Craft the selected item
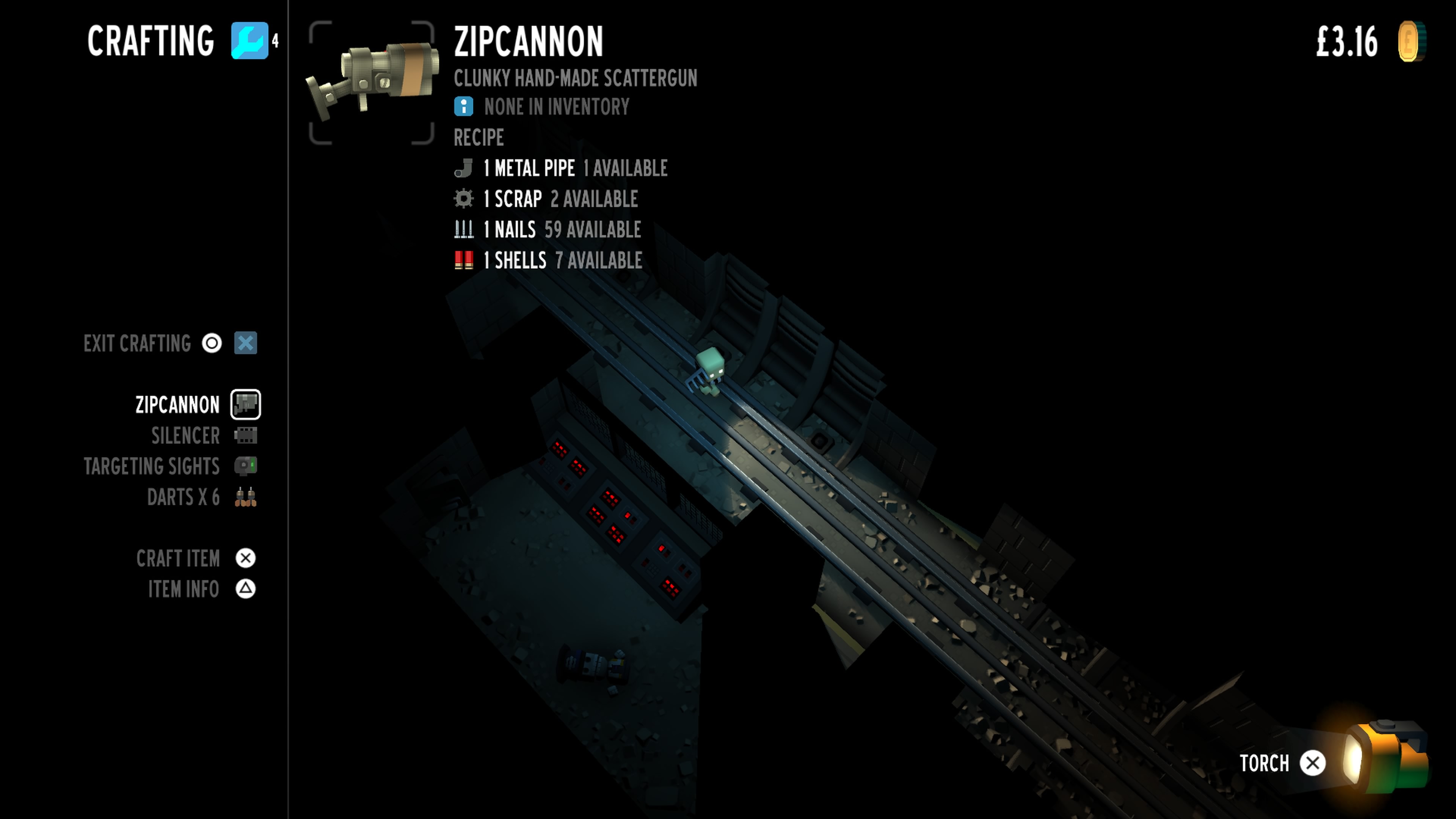The image size is (1456, 819). click(178, 559)
